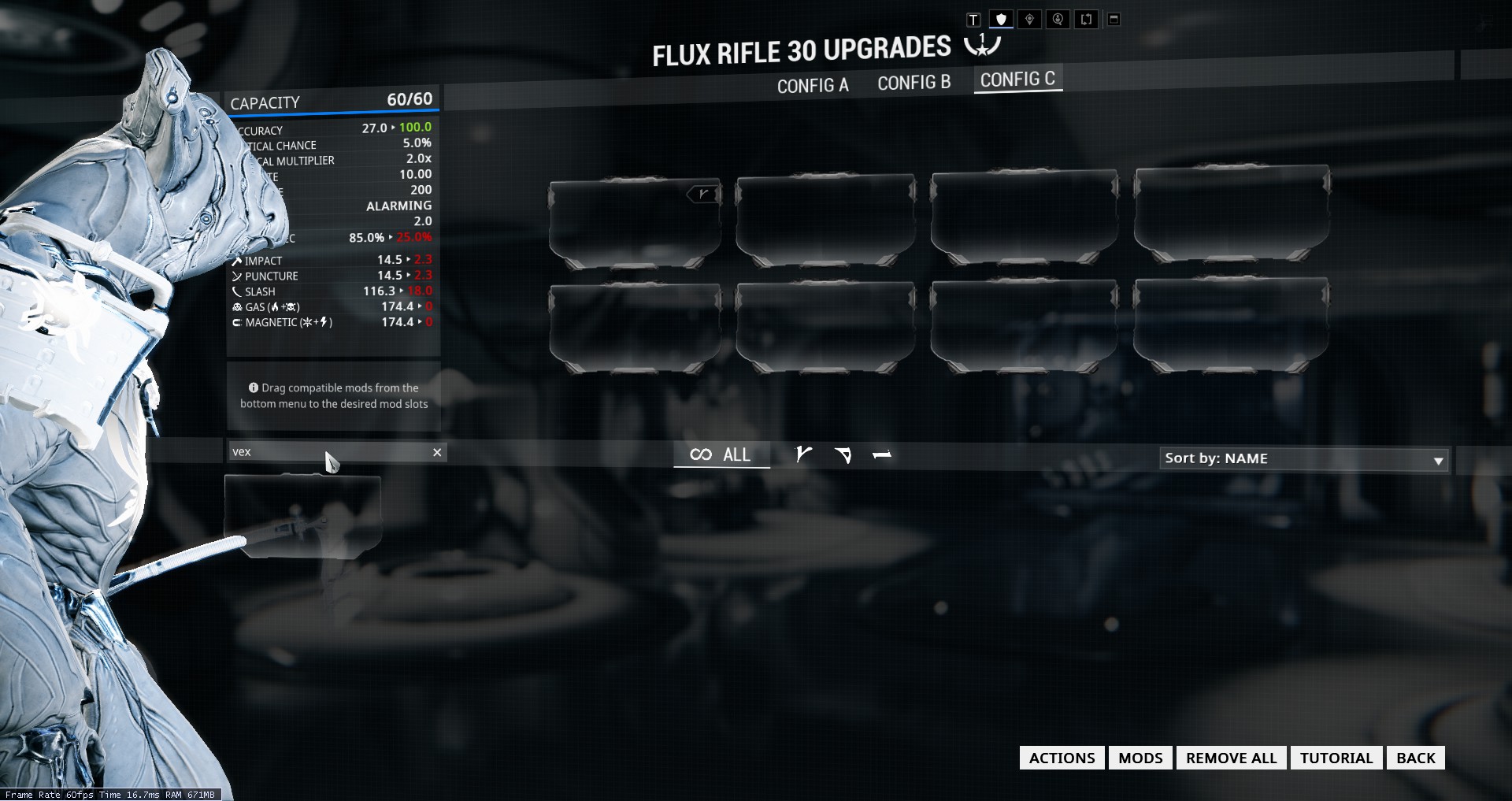Filter mods by the Vazarin (D) polarity
The width and height of the screenshot is (1512, 801).
point(843,454)
